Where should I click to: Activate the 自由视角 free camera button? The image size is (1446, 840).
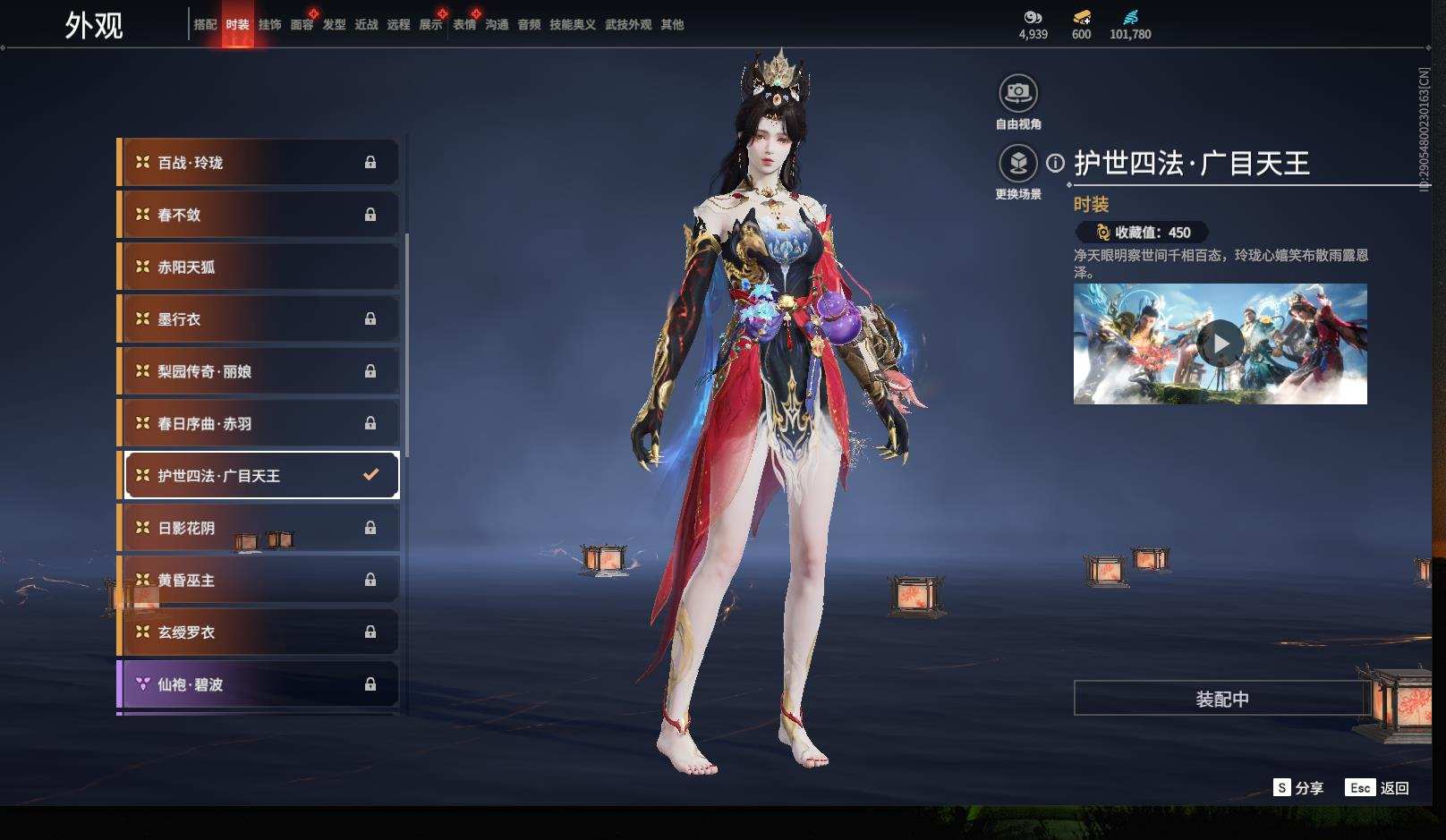[1018, 93]
